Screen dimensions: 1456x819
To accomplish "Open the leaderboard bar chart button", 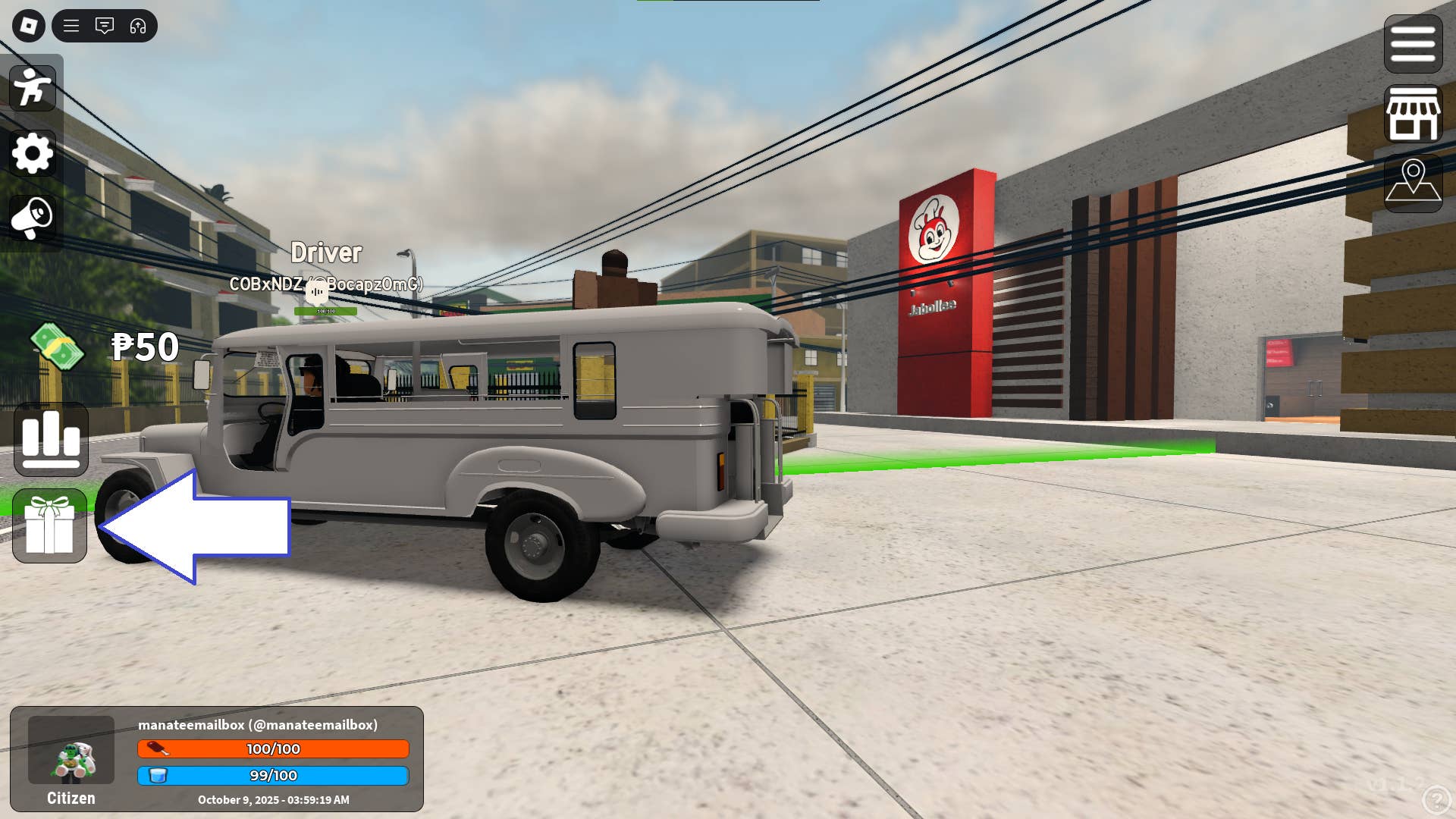I will (51, 439).
